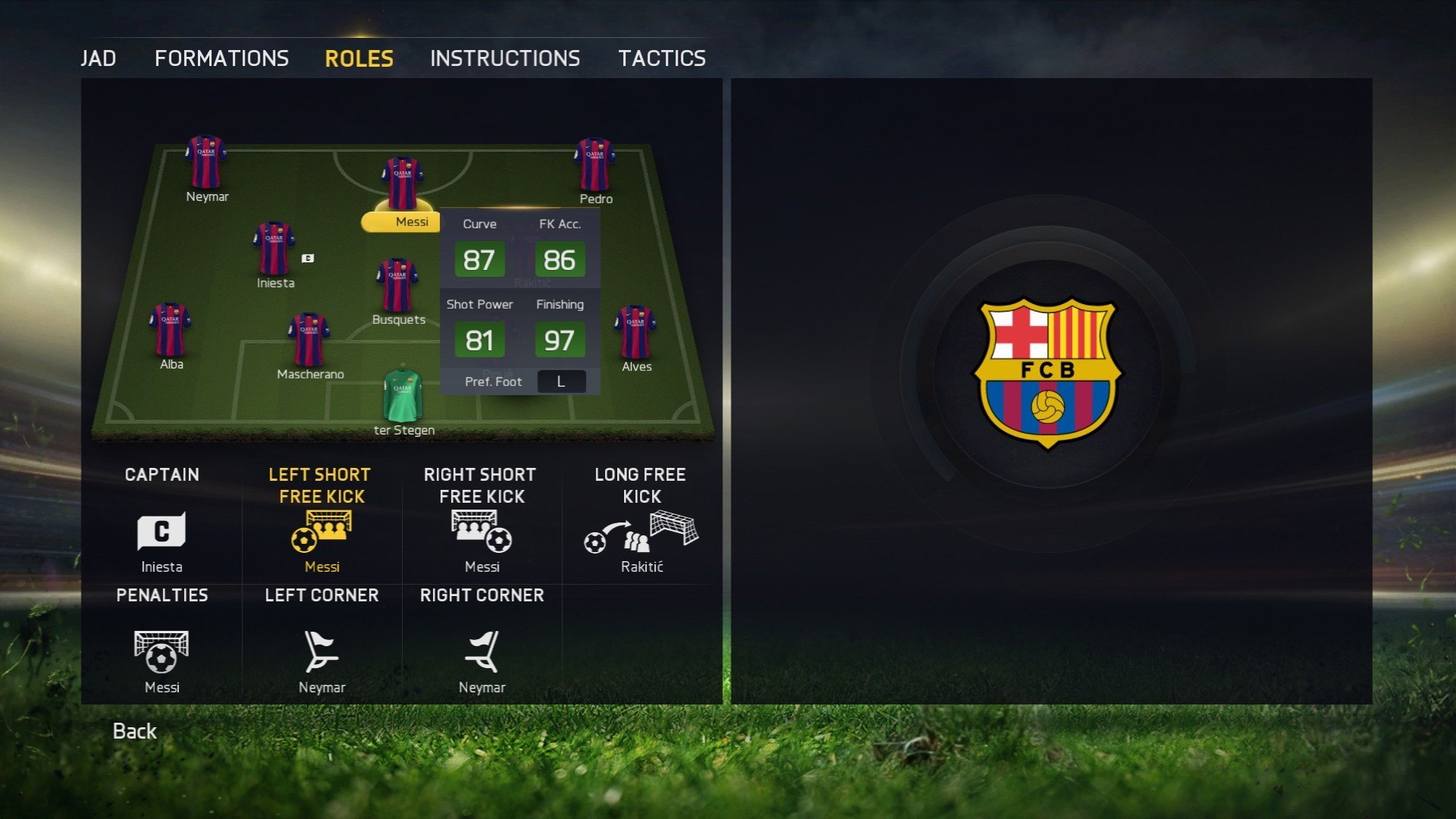Click the Back option
The image size is (1456, 819).
[x=133, y=731]
